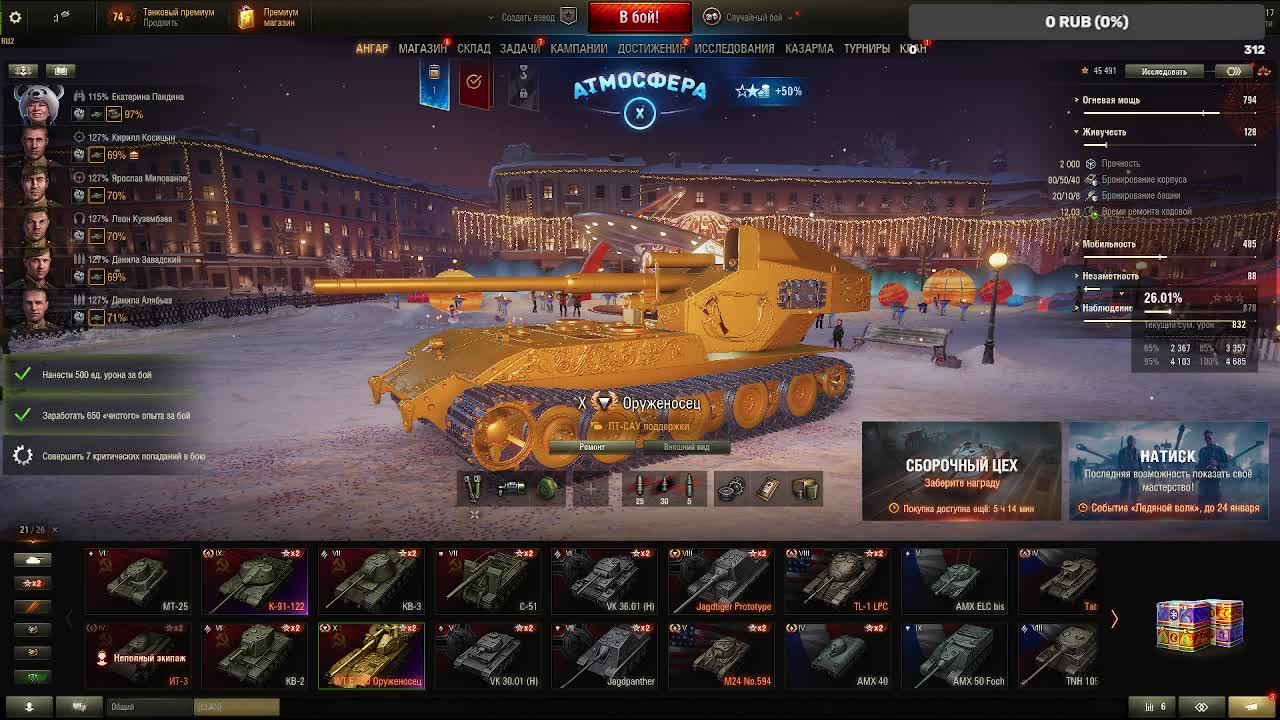Image resolution: width=1280 pixels, height=720 pixels.
Task: Select the AMX 50 Foch tank
Action: (x=952, y=655)
